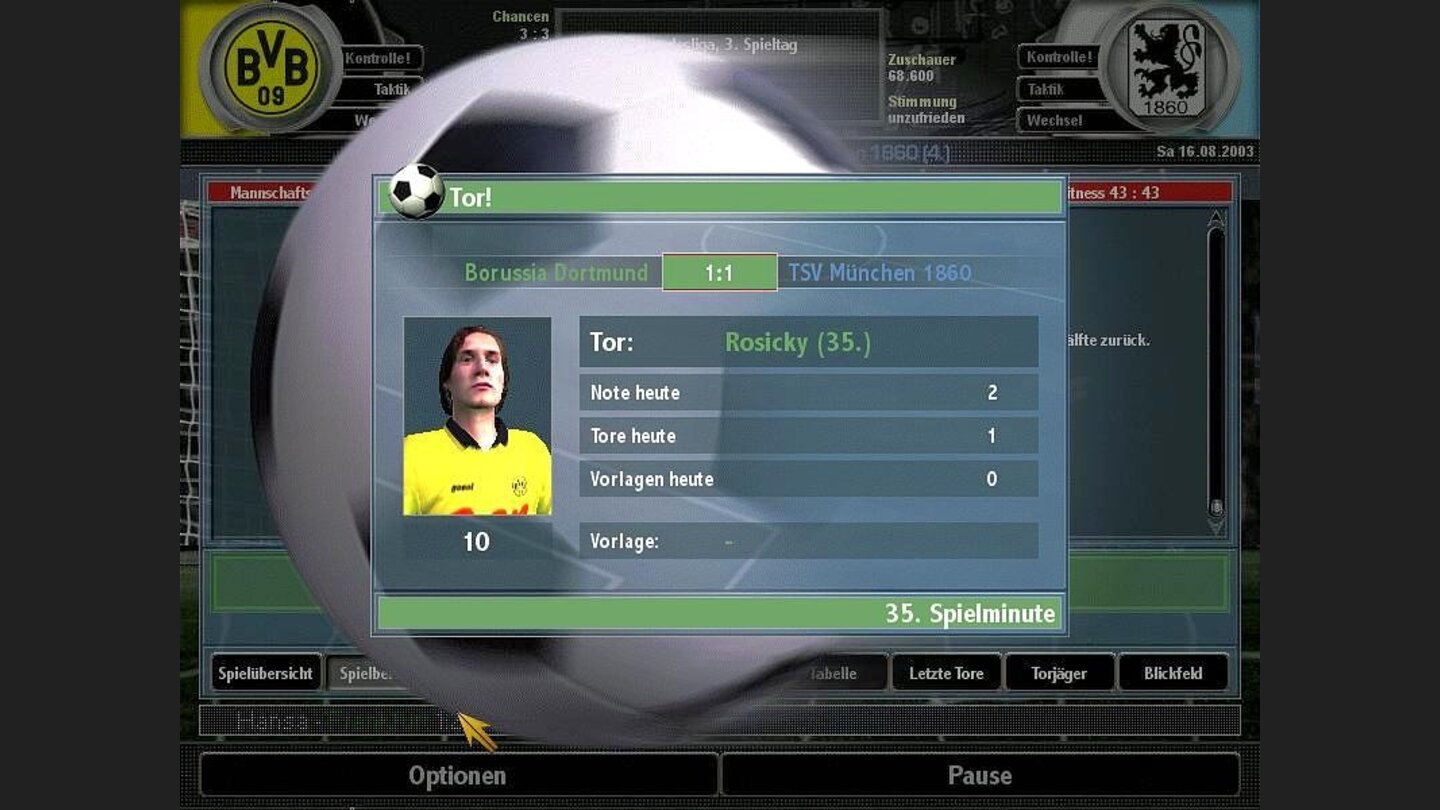The image size is (1440, 810).
Task: Click the TSV 1860 München club crest
Action: 1166,66
